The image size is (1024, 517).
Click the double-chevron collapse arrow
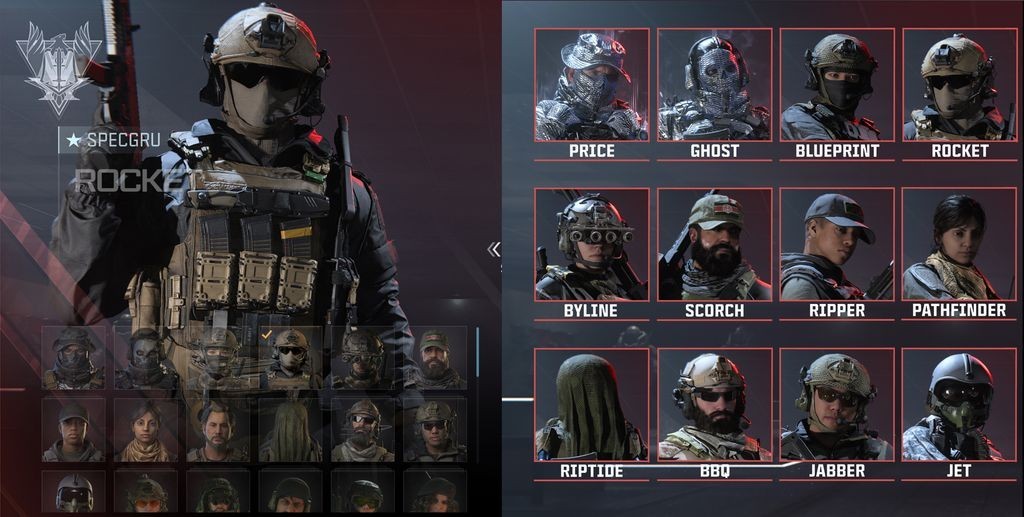point(493,249)
